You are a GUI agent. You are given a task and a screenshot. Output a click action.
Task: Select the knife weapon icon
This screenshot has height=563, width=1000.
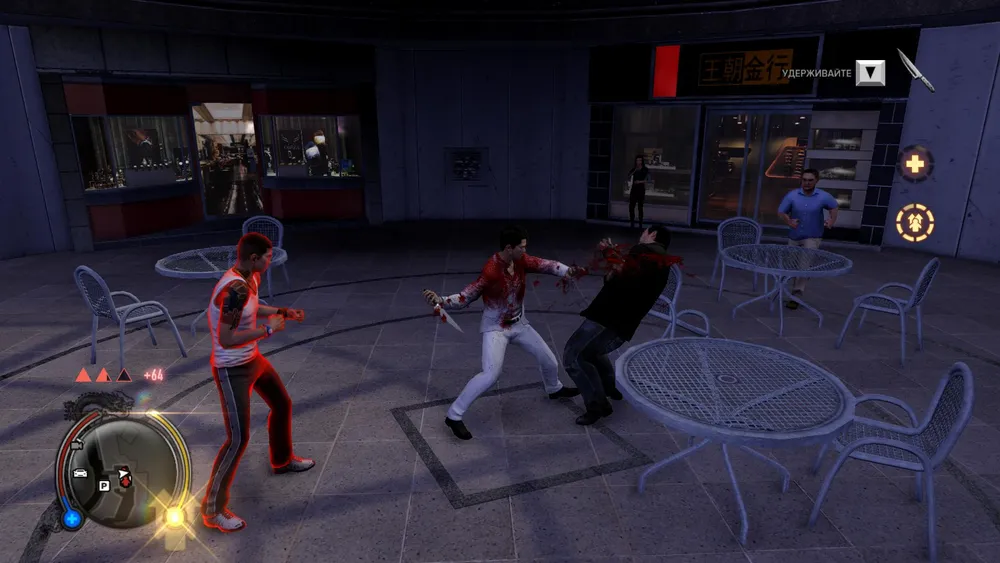tap(915, 70)
